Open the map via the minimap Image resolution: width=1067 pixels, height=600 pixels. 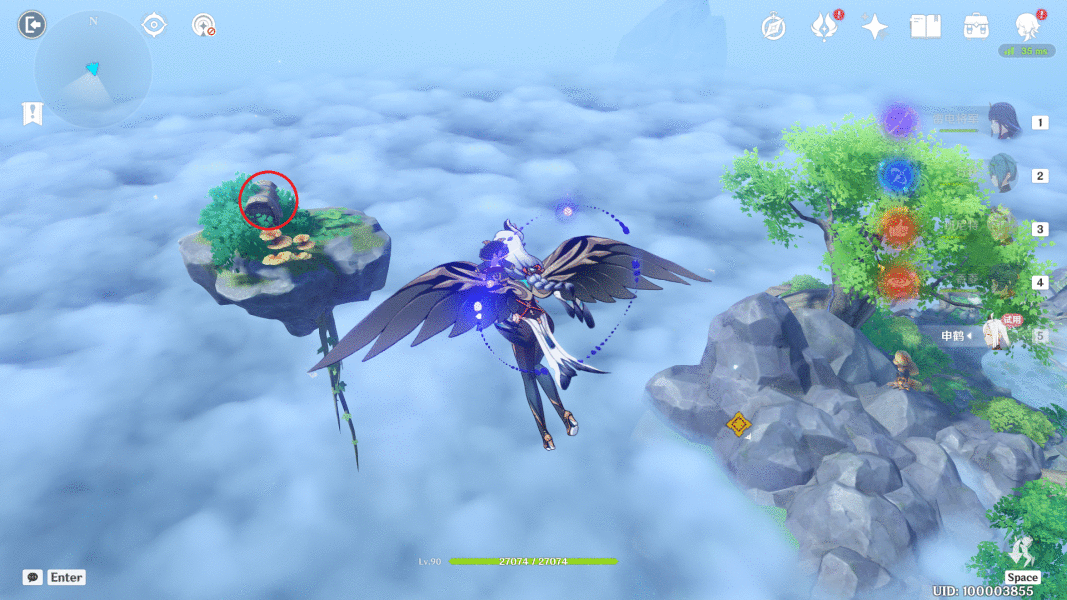(x=93, y=70)
